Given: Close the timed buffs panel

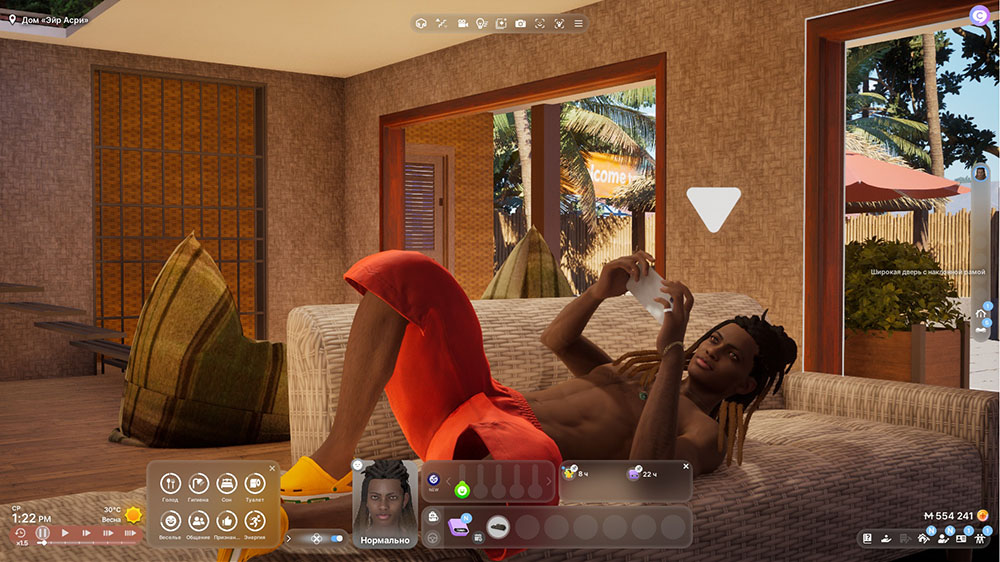Looking at the screenshot, I should coord(686,466).
